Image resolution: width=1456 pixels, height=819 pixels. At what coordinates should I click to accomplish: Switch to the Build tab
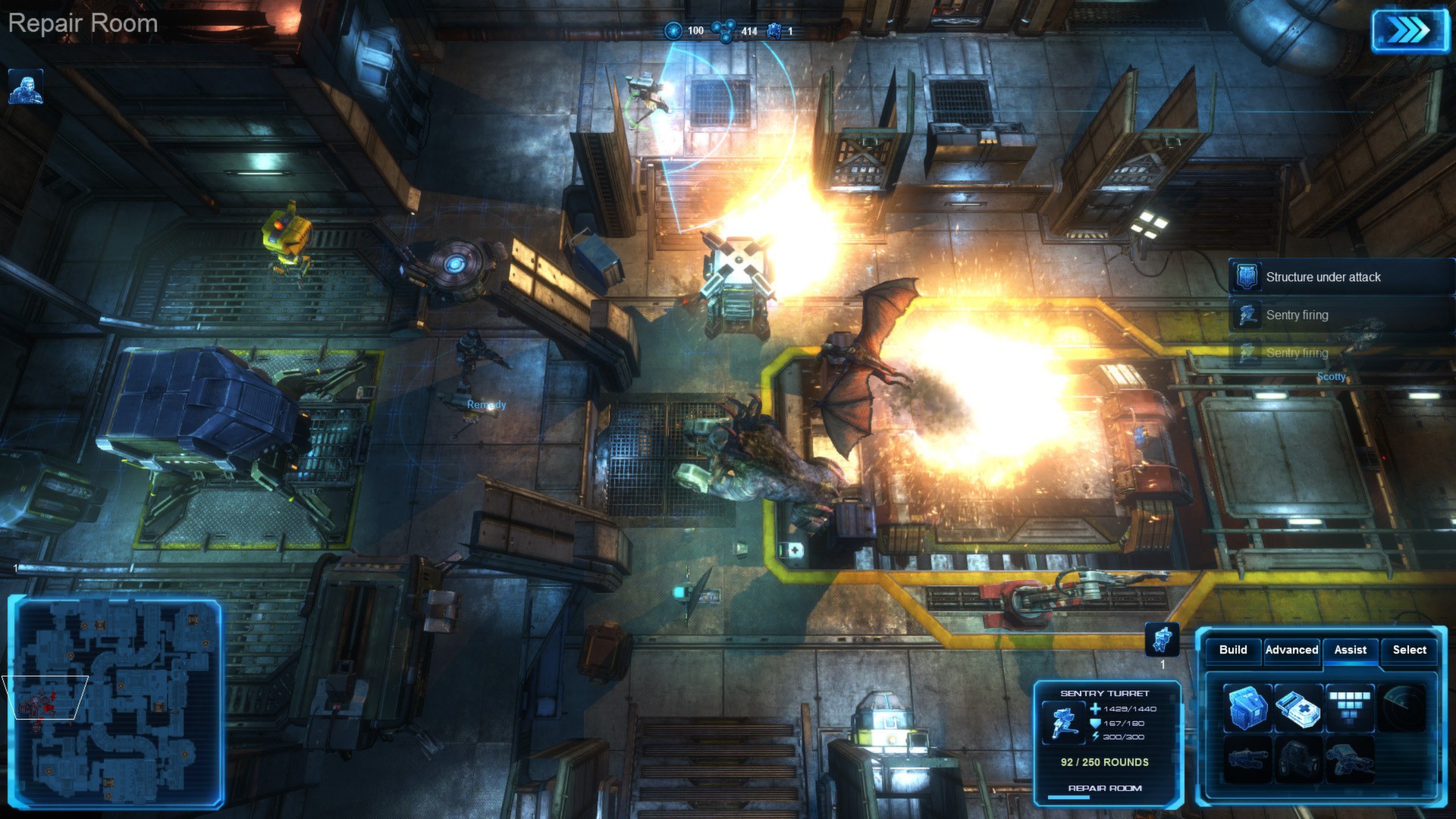pyautogui.click(x=1232, y=650)
